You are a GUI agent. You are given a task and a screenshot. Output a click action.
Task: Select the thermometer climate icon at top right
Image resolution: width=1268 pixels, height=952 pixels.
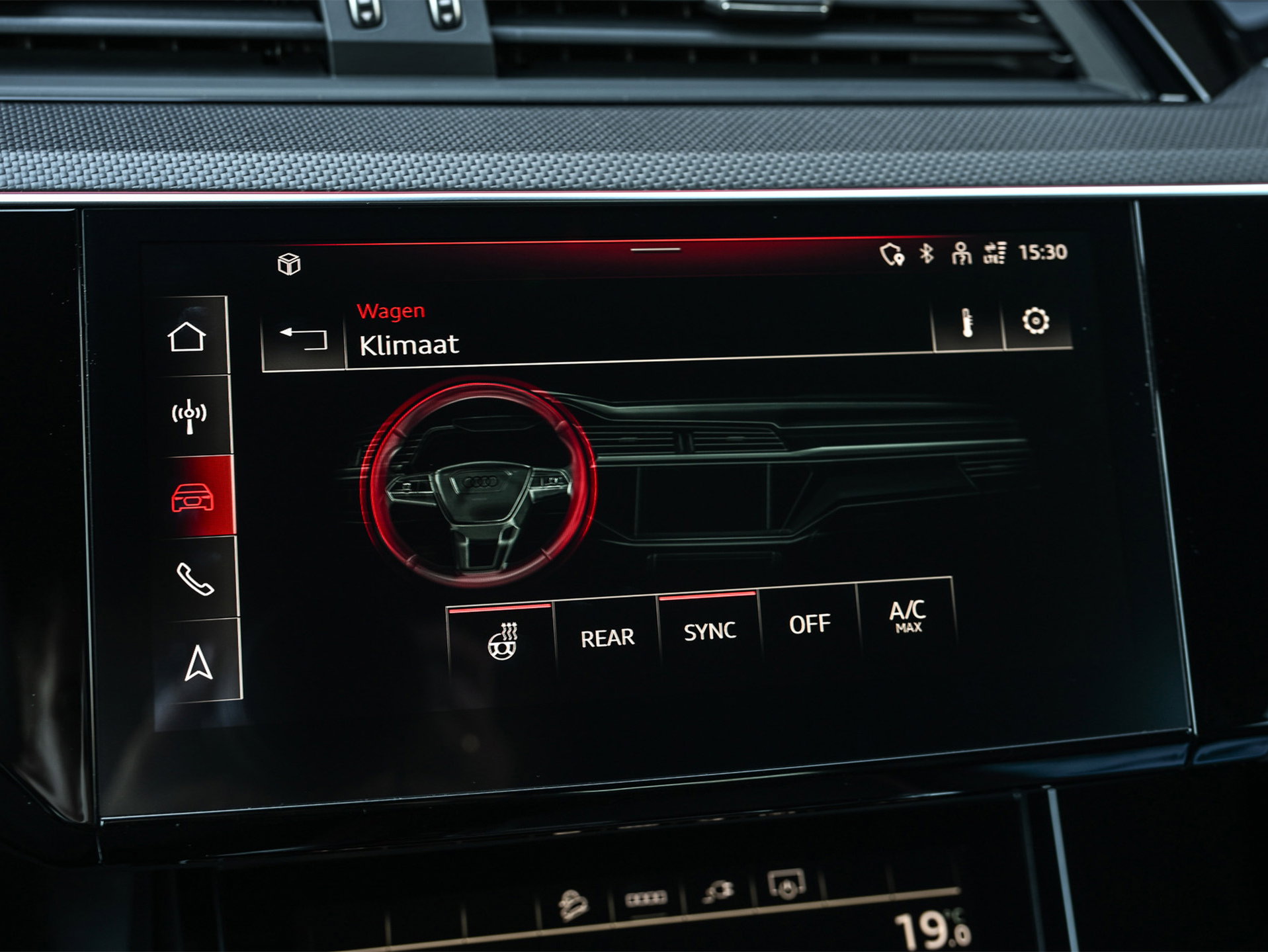[966, 322]
